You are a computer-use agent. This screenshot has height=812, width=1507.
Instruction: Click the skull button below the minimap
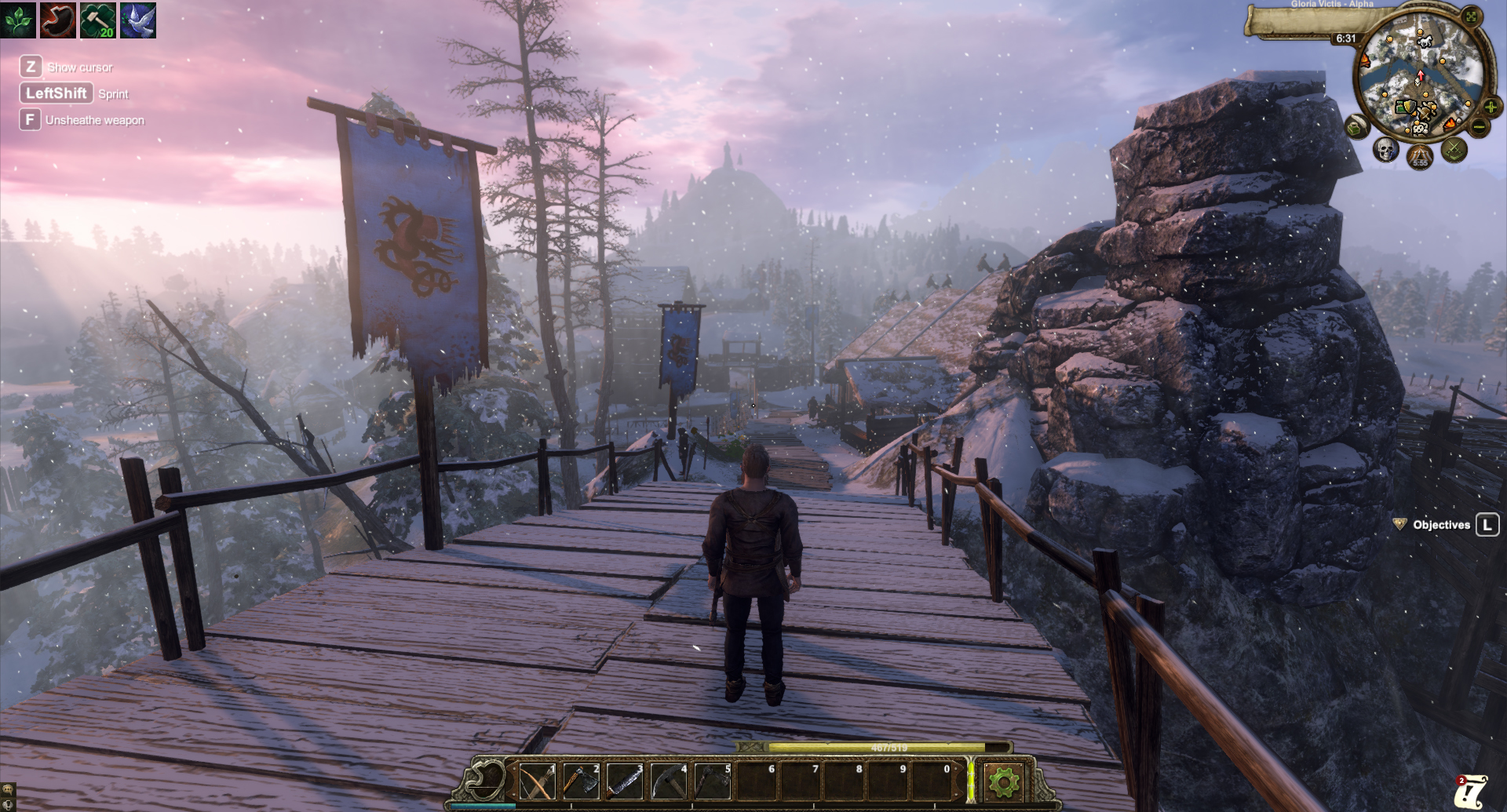pyautogui.click(x=1385, y=149)
